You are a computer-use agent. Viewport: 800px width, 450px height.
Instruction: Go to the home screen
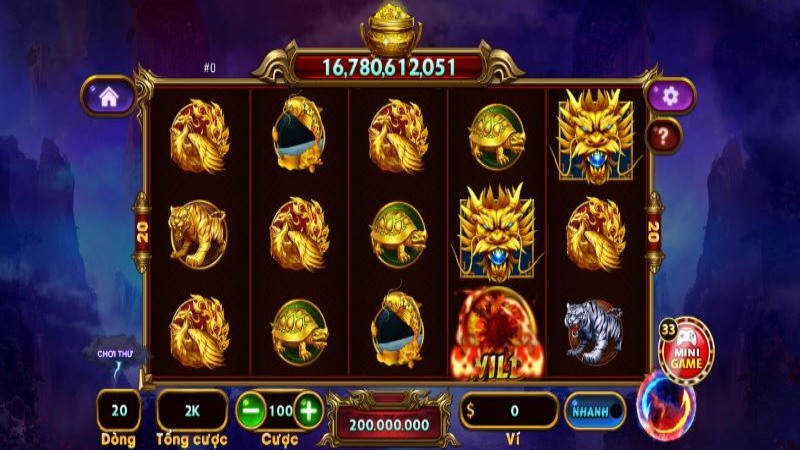108,97
